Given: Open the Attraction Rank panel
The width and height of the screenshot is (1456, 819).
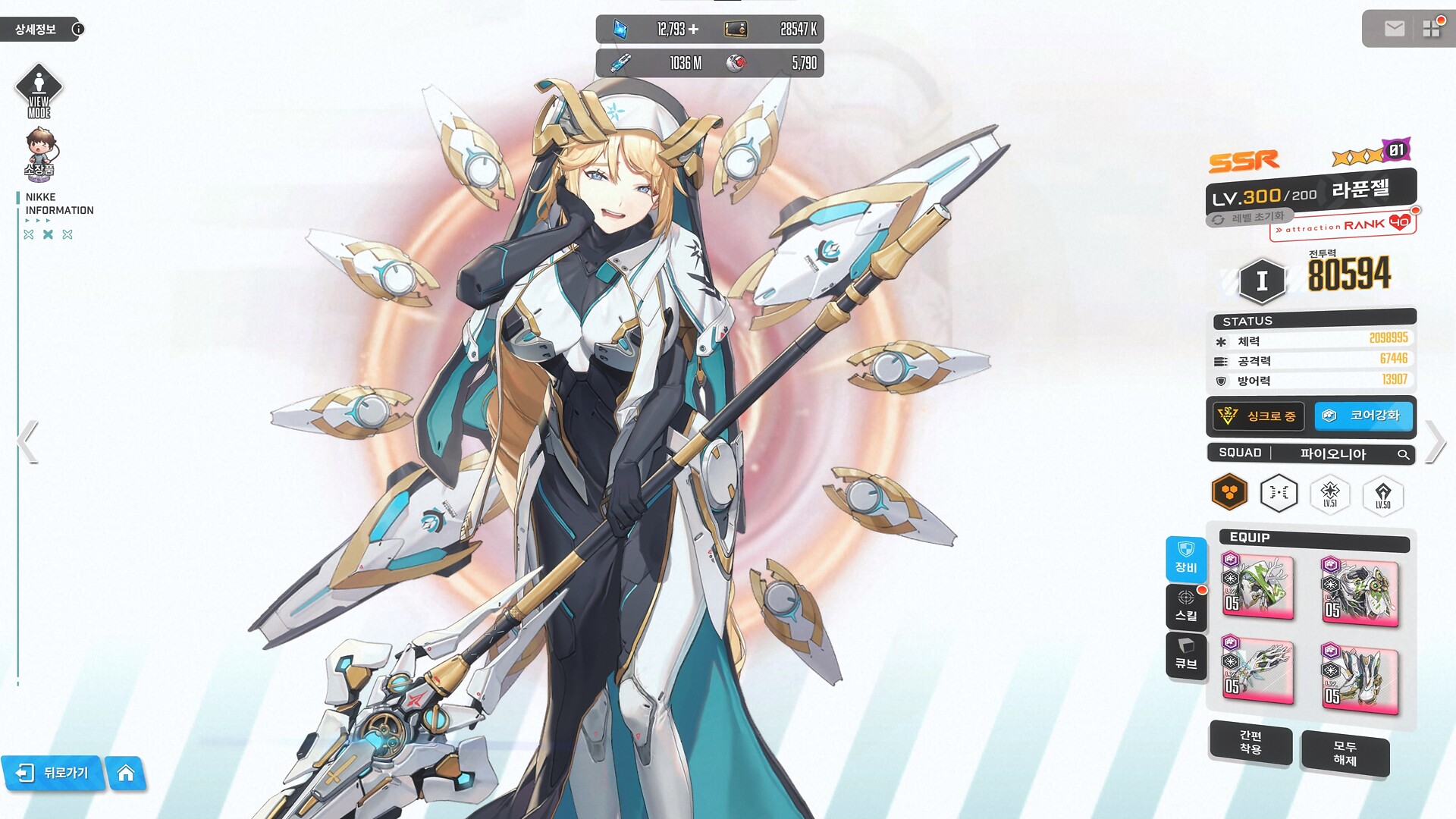Looking at the screenshot, I should [x=1343, y=225].
